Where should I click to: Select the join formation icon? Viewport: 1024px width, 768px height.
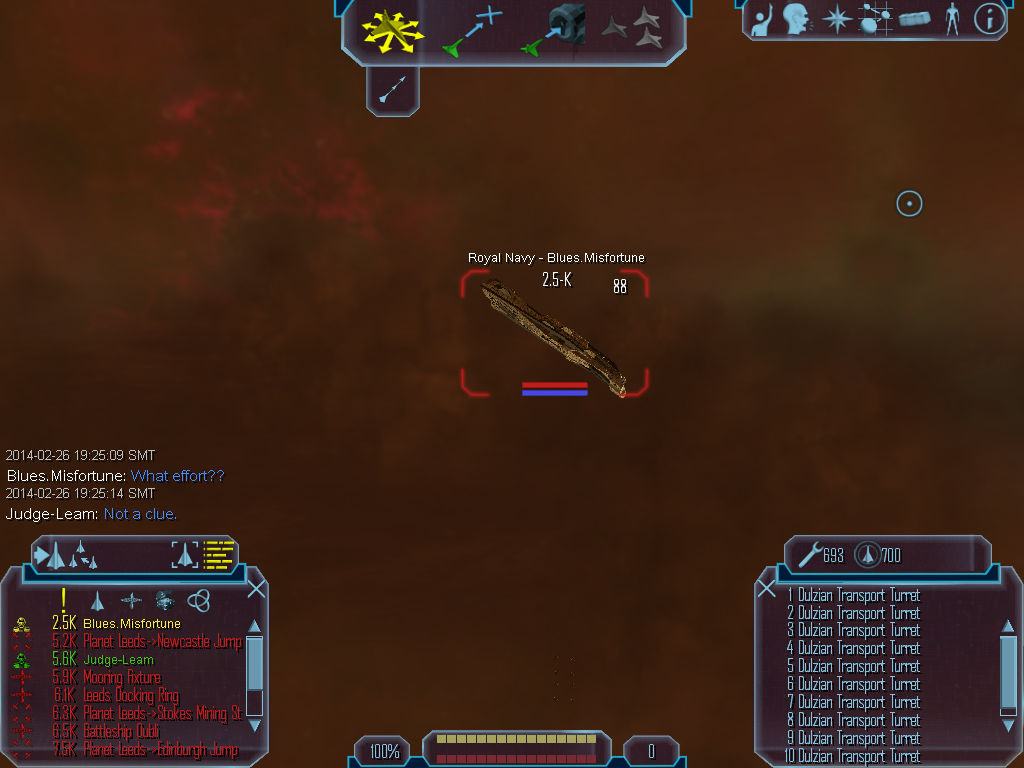[634, 29]
